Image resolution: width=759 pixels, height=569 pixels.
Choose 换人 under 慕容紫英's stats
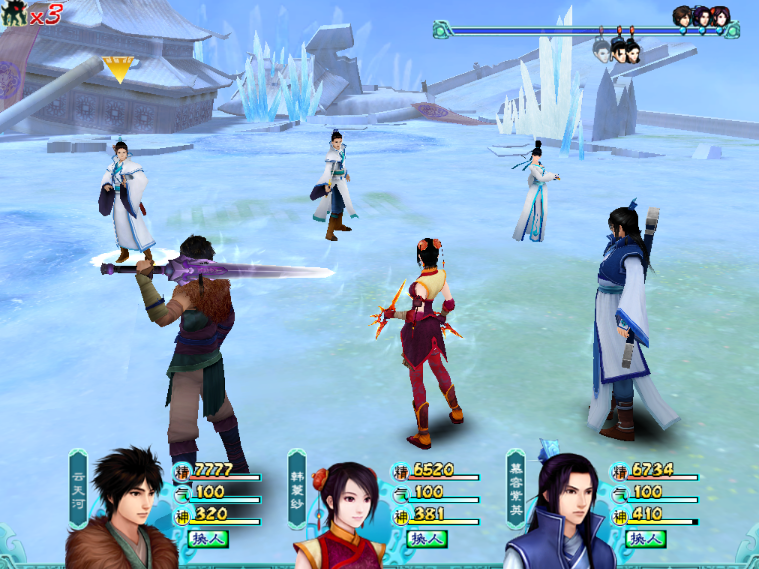click(x=645, y=539)
